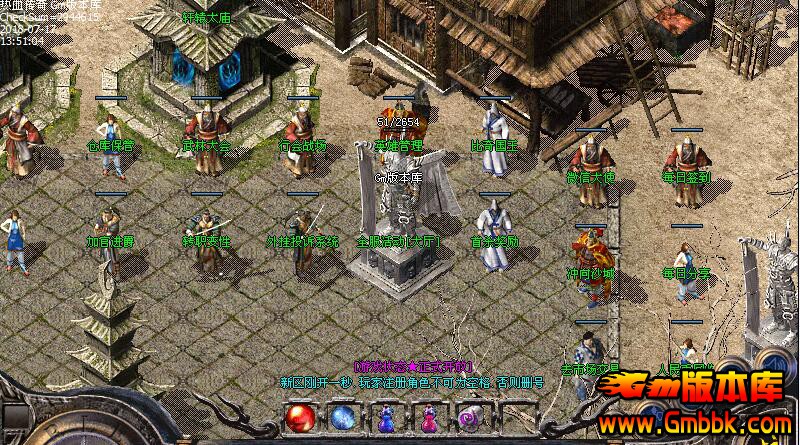Select the blue potion bottle slot
This screenshot has width=800, height=445.
pos(386,418)
